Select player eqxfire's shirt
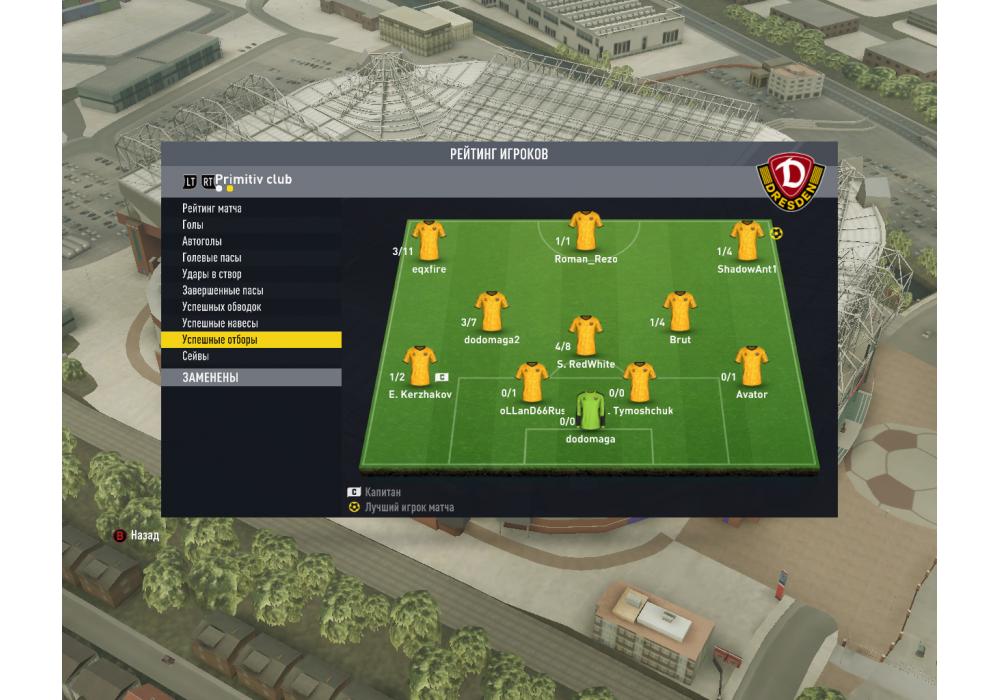Image resolution: width=1000 pixels, height=700 pixels. pyautogui.click(x=429, y=240)
